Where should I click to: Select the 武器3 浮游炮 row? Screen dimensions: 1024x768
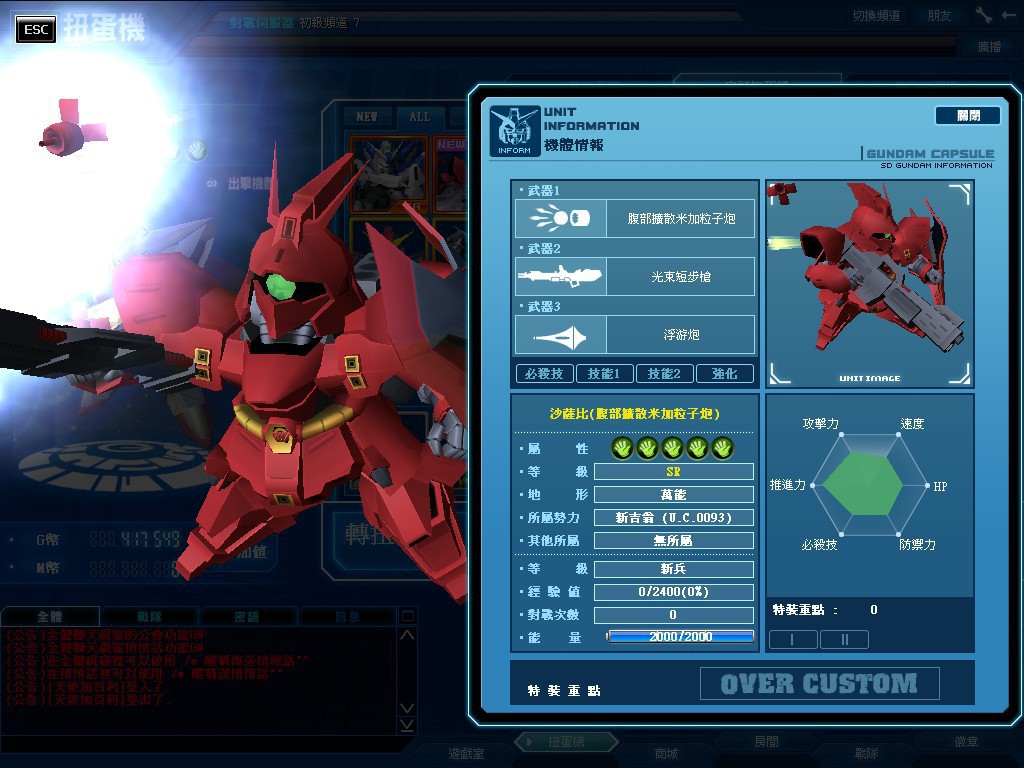click(635, 335)
